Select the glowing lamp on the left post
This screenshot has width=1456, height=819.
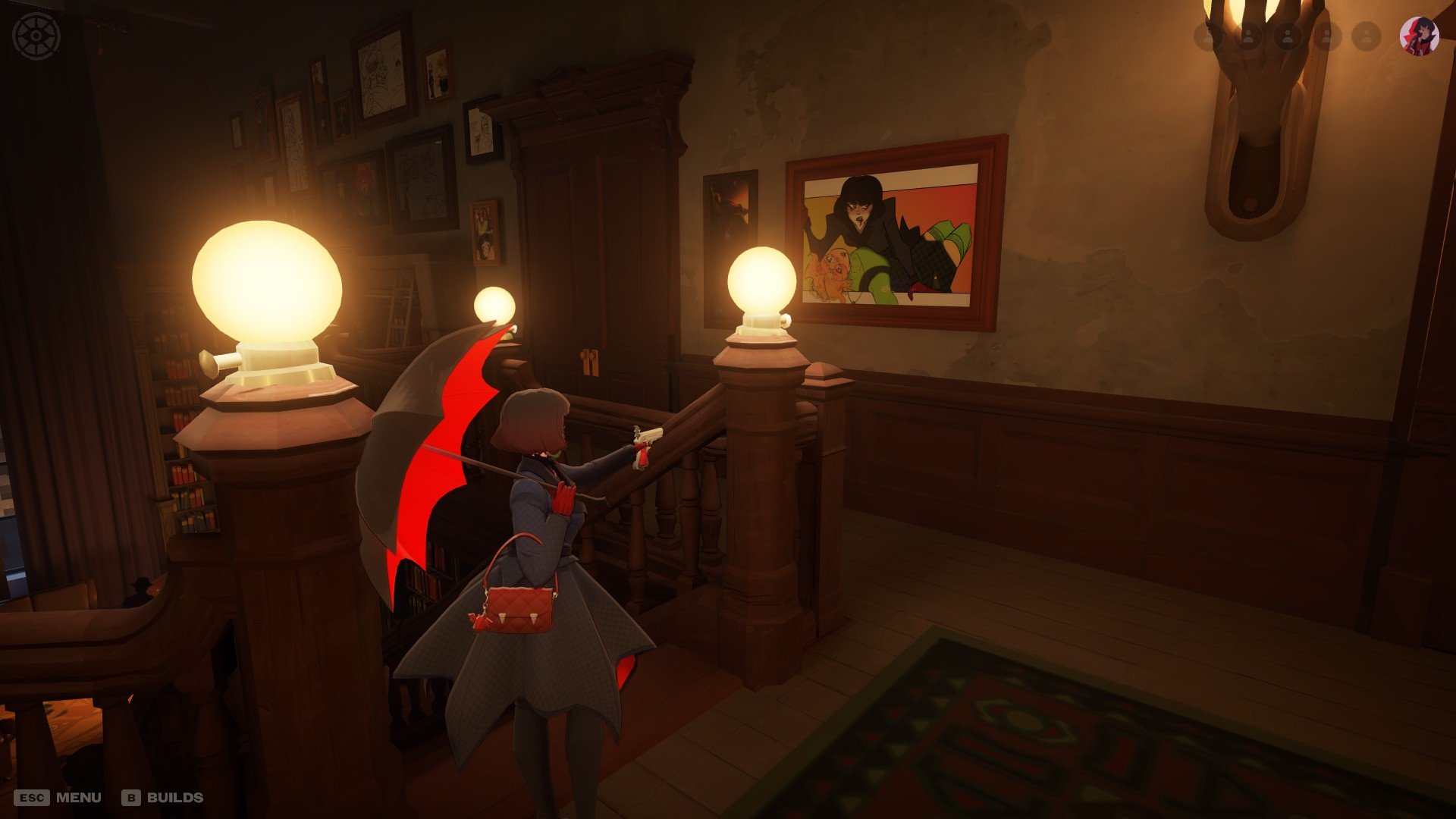269,281
